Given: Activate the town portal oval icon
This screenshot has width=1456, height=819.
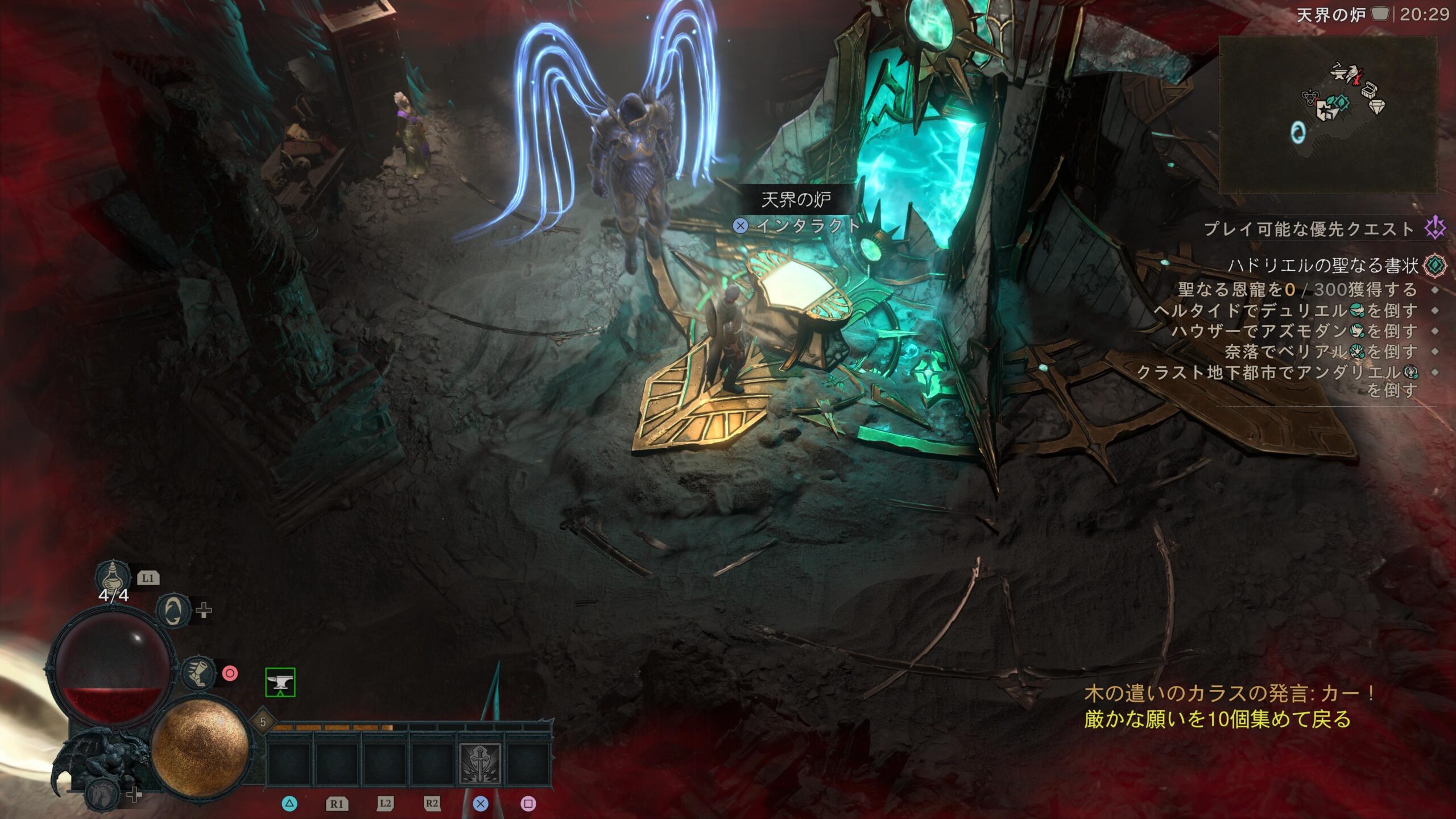Looking at the screenshot, I should tap(173, 611).
